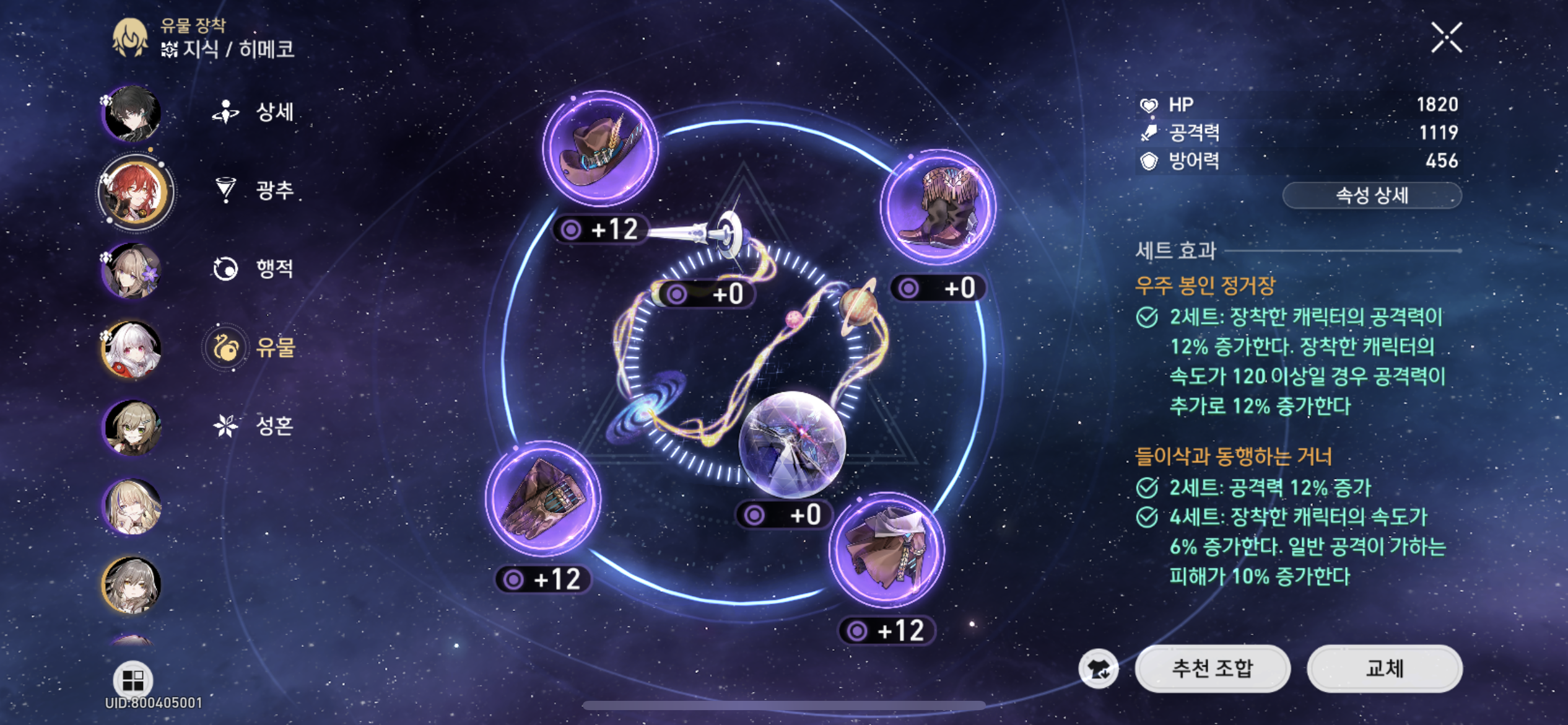Select the fringed boots feet relic

click(938, 208)
